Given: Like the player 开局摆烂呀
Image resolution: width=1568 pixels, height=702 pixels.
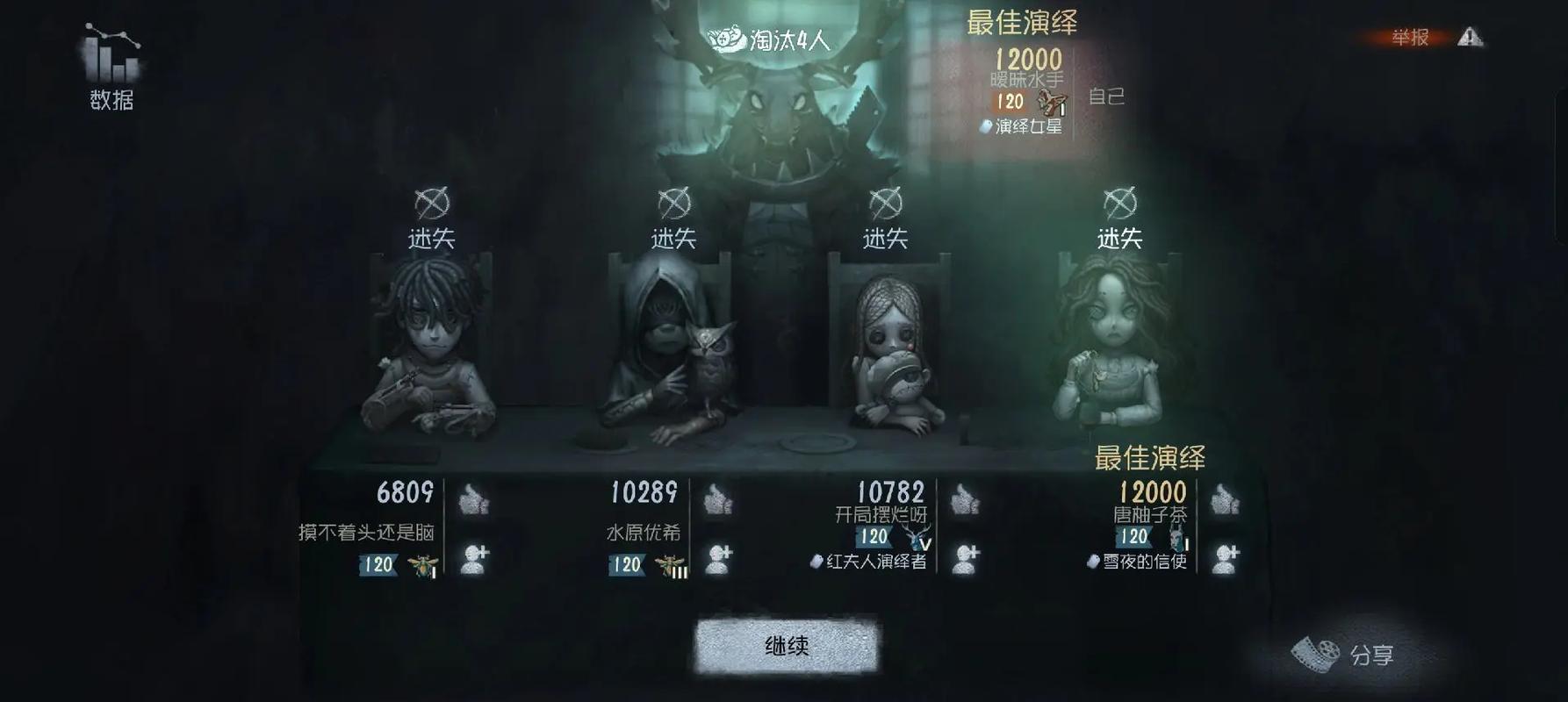Looking at the screenshot, I should tap(967, 502).
